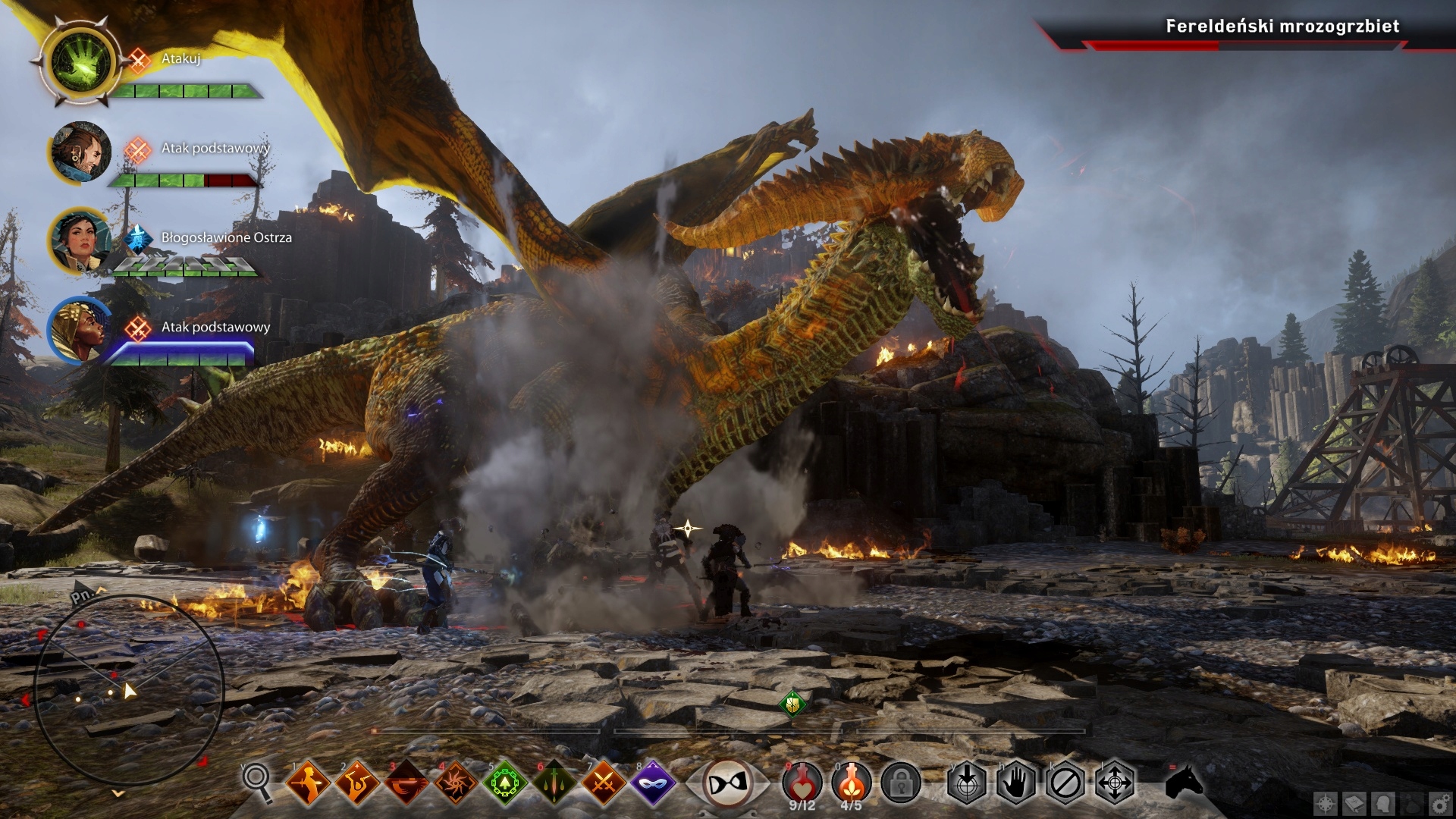
Task: Trigger the spinning blades ability in slot 4
Action: click(456, 782)
